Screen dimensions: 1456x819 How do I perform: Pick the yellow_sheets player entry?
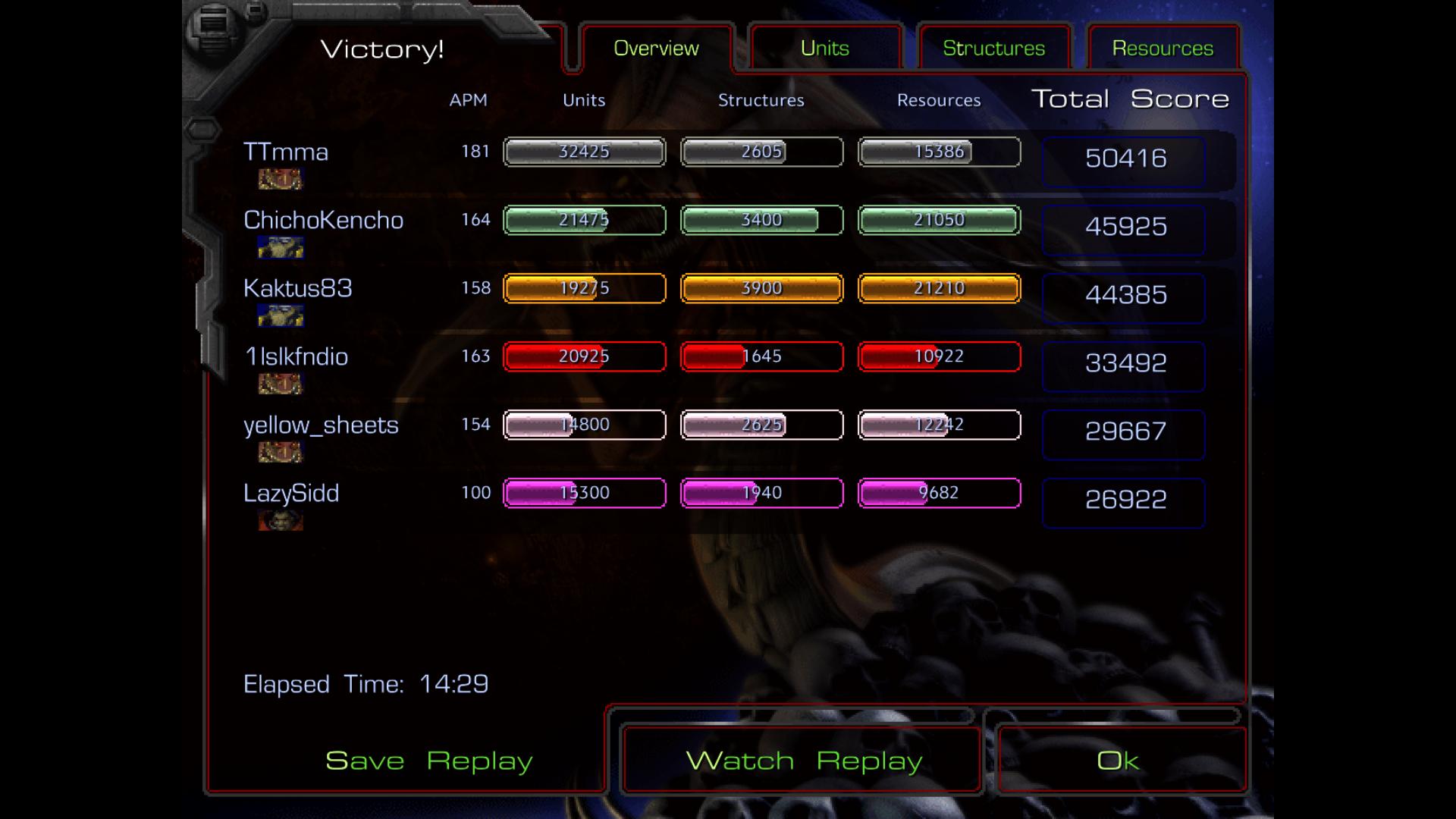coord(321,425)
